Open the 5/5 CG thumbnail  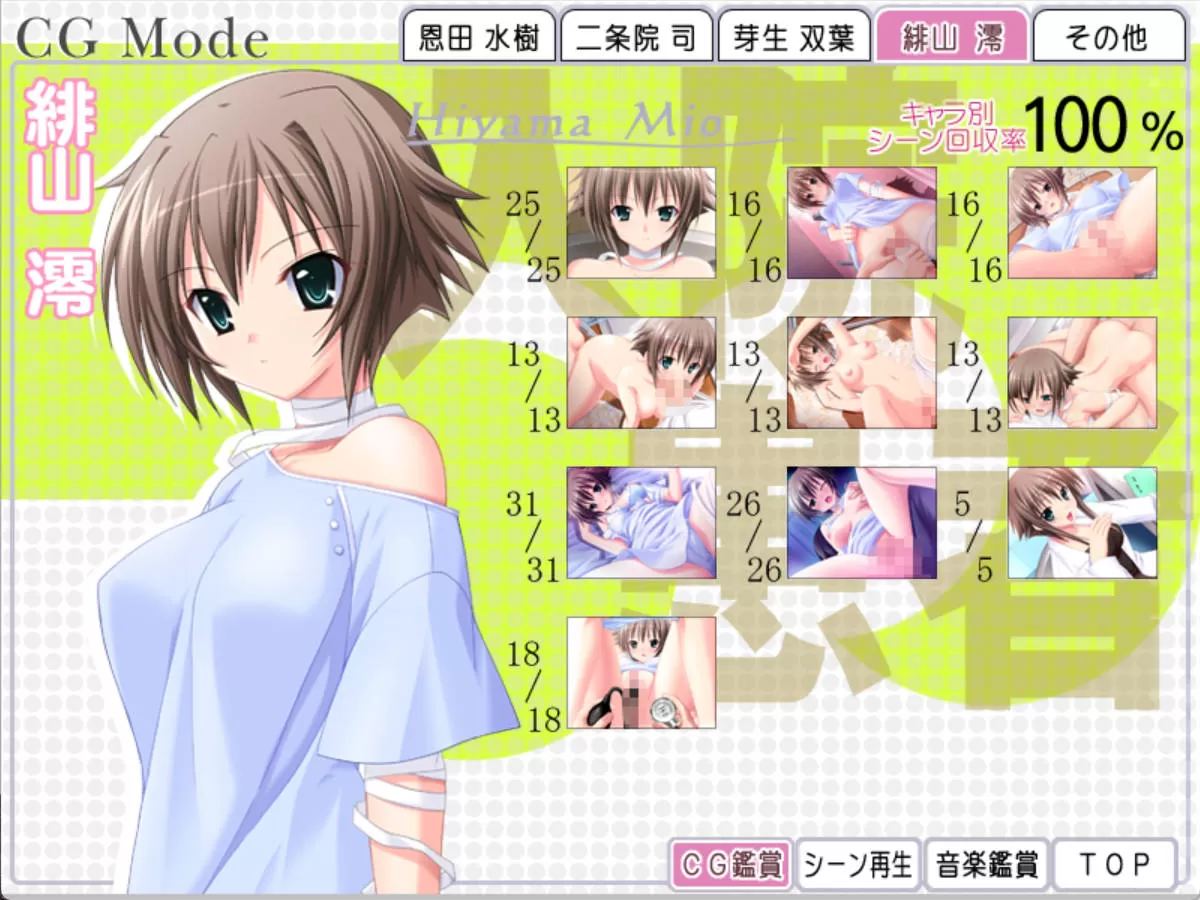tap(1081, 523)
